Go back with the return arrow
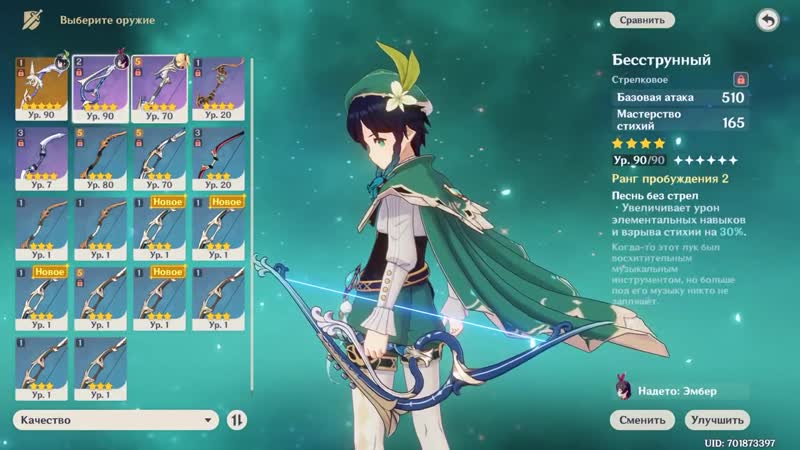 [x=767, y=19]
